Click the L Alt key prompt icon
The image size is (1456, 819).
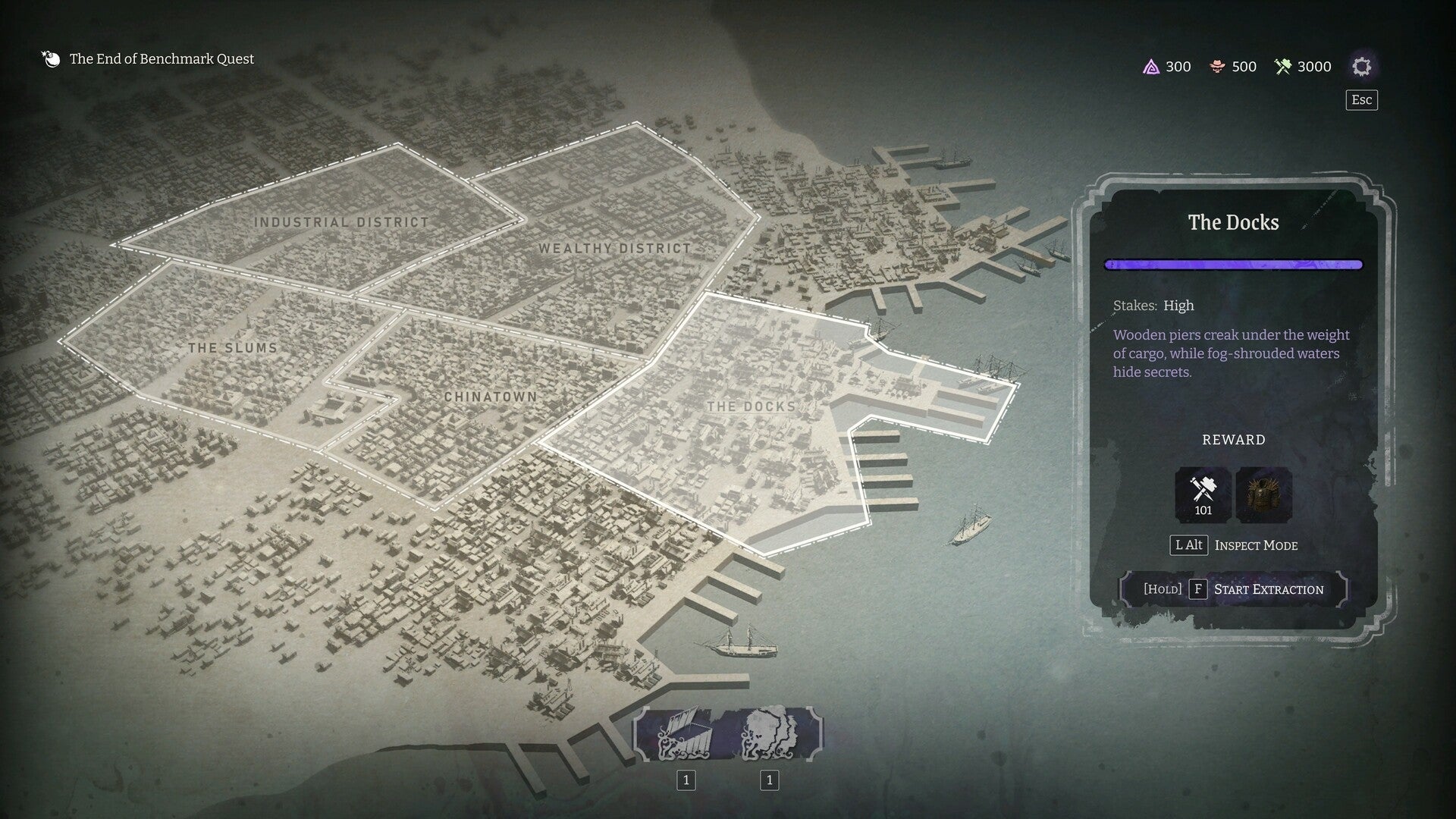pyautogui.click(x=1189, y=545)
